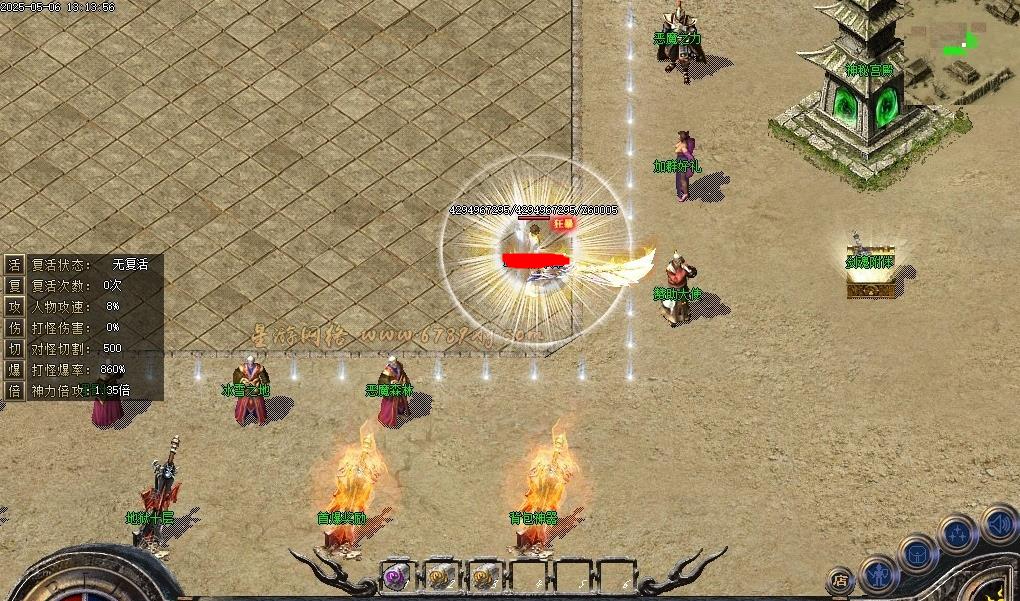
Task: Use the golden scroll in hotbar slot 2
Action: coord(441,576)
